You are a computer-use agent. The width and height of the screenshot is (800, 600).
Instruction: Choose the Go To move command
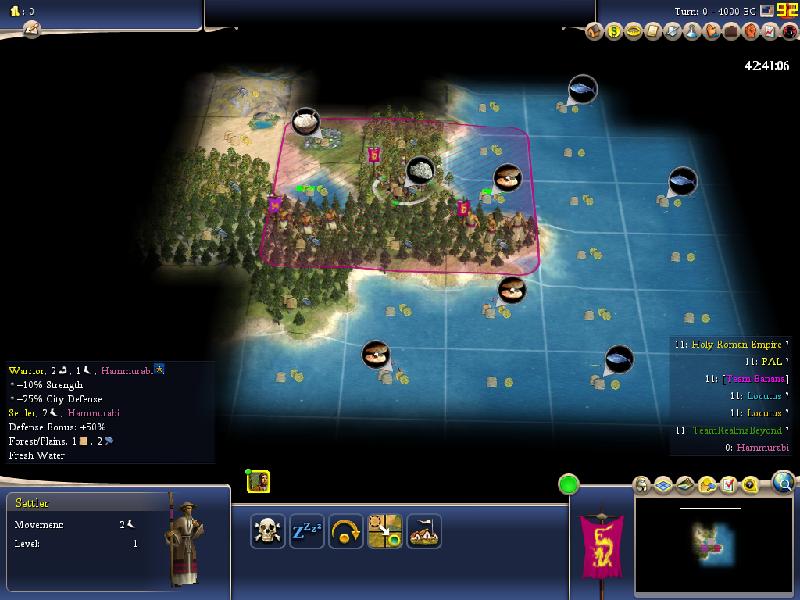(384, 531)
